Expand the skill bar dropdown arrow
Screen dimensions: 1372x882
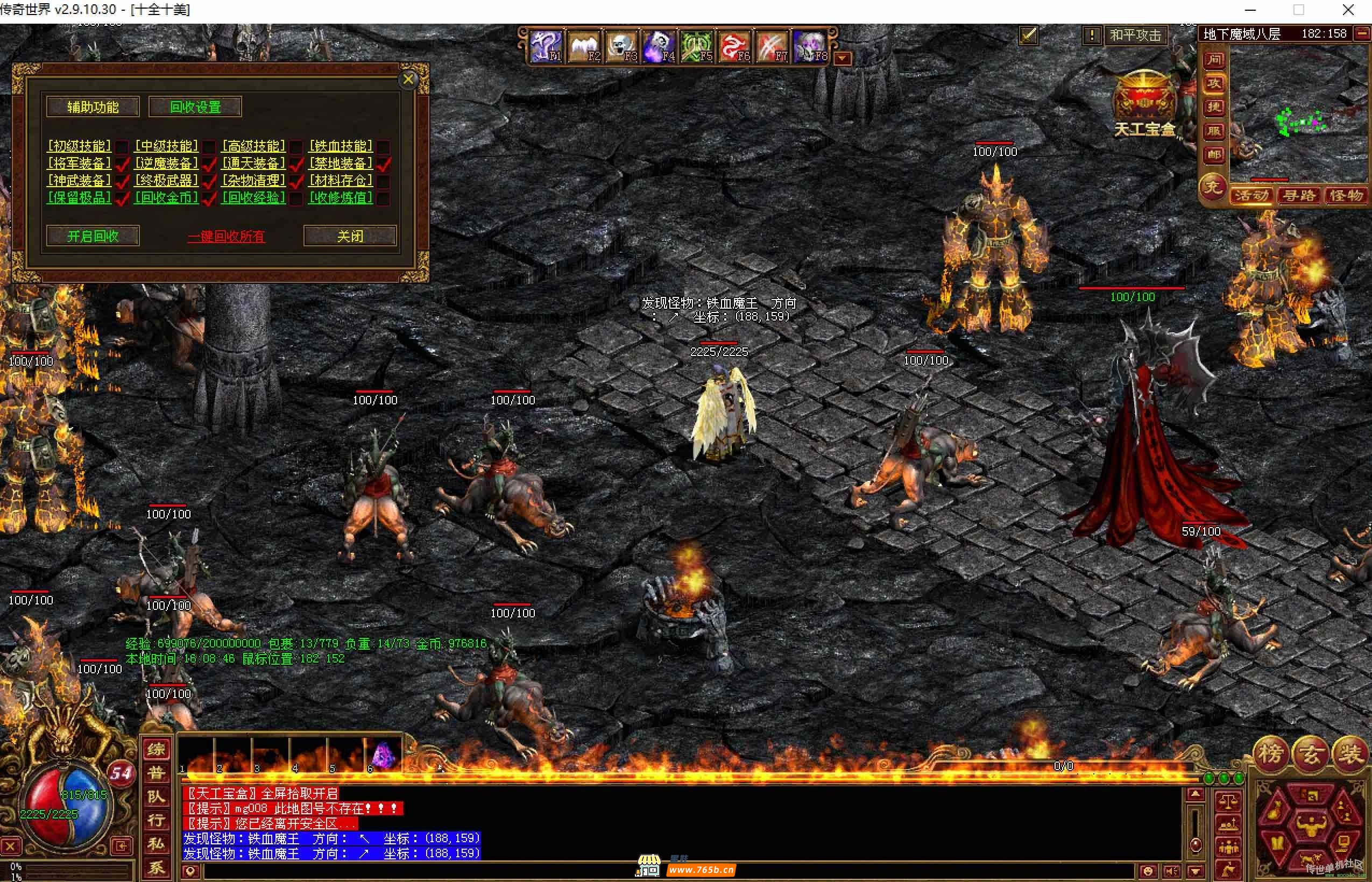(842, 59)
